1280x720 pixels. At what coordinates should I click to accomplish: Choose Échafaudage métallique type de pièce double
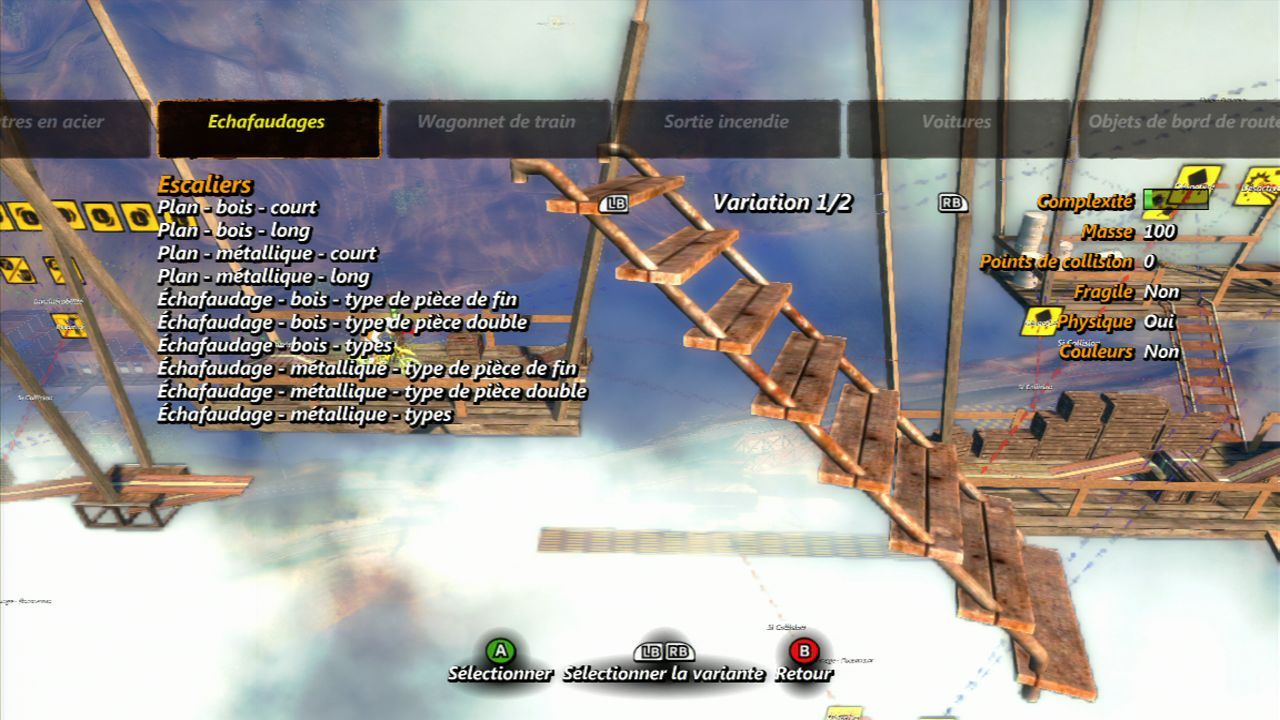click(x=372, y=392)
